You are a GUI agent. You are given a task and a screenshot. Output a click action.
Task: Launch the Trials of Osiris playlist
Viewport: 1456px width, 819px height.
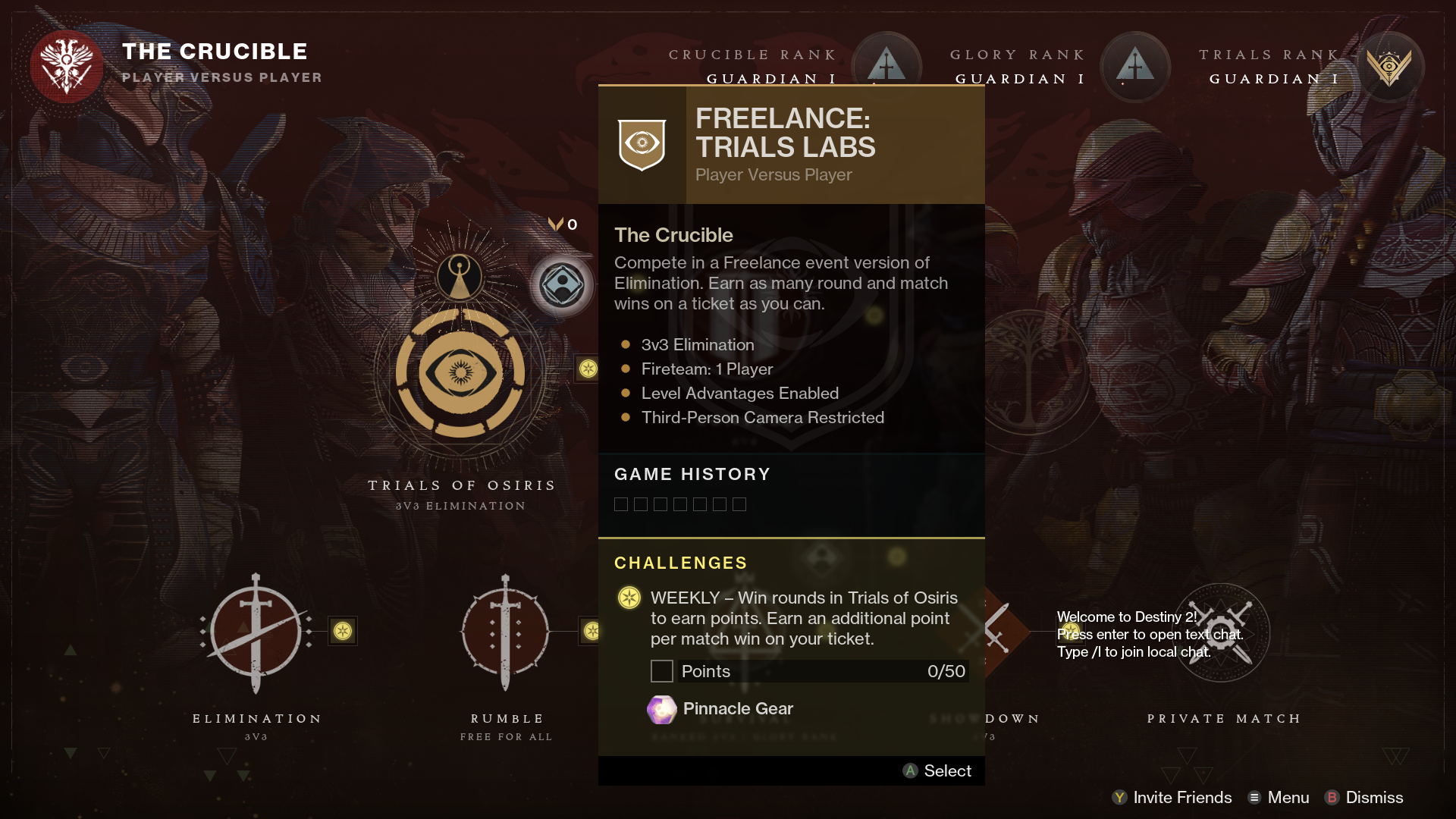460,373
